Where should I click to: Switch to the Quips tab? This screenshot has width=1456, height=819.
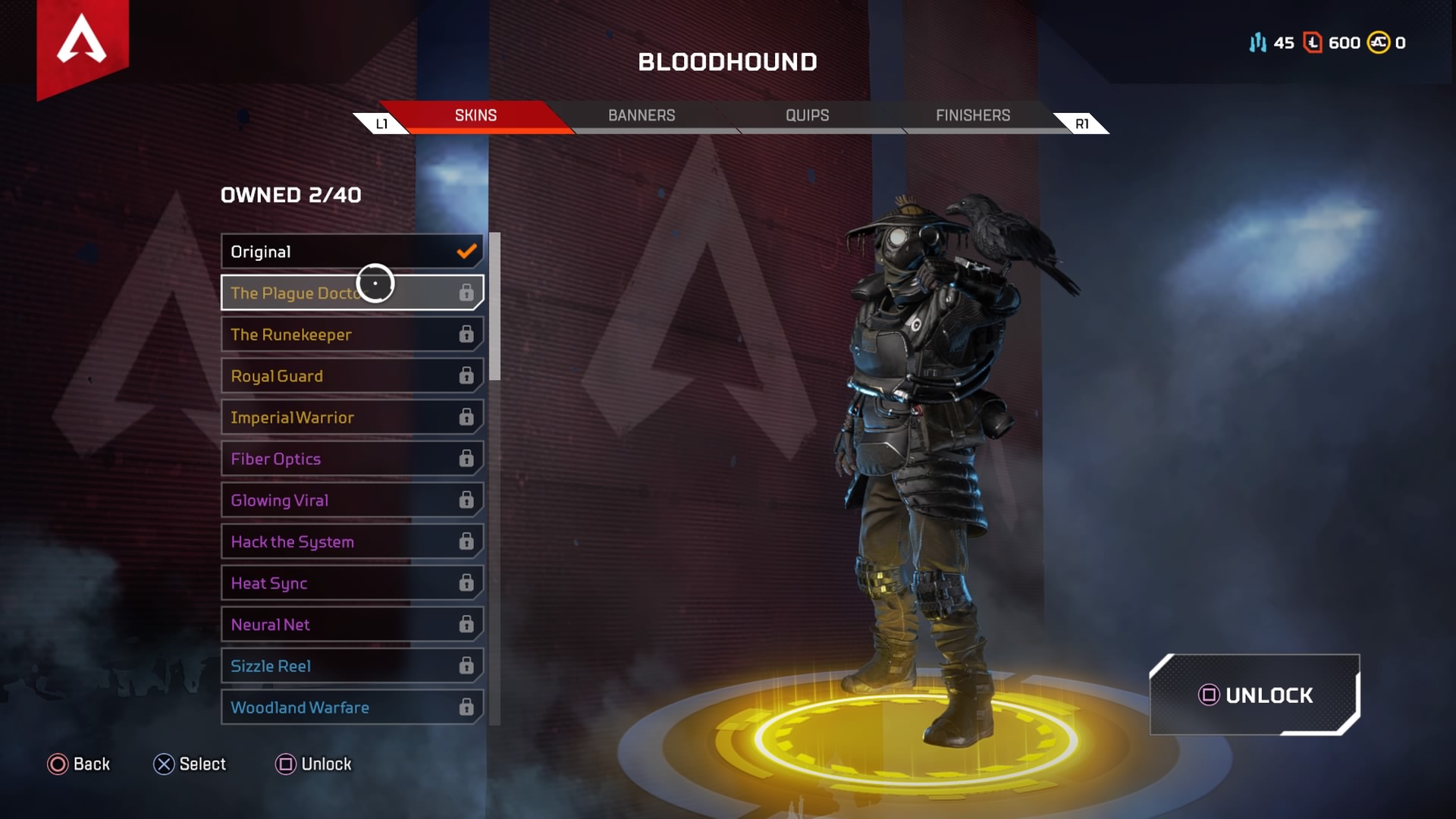[x=807, y=115]
